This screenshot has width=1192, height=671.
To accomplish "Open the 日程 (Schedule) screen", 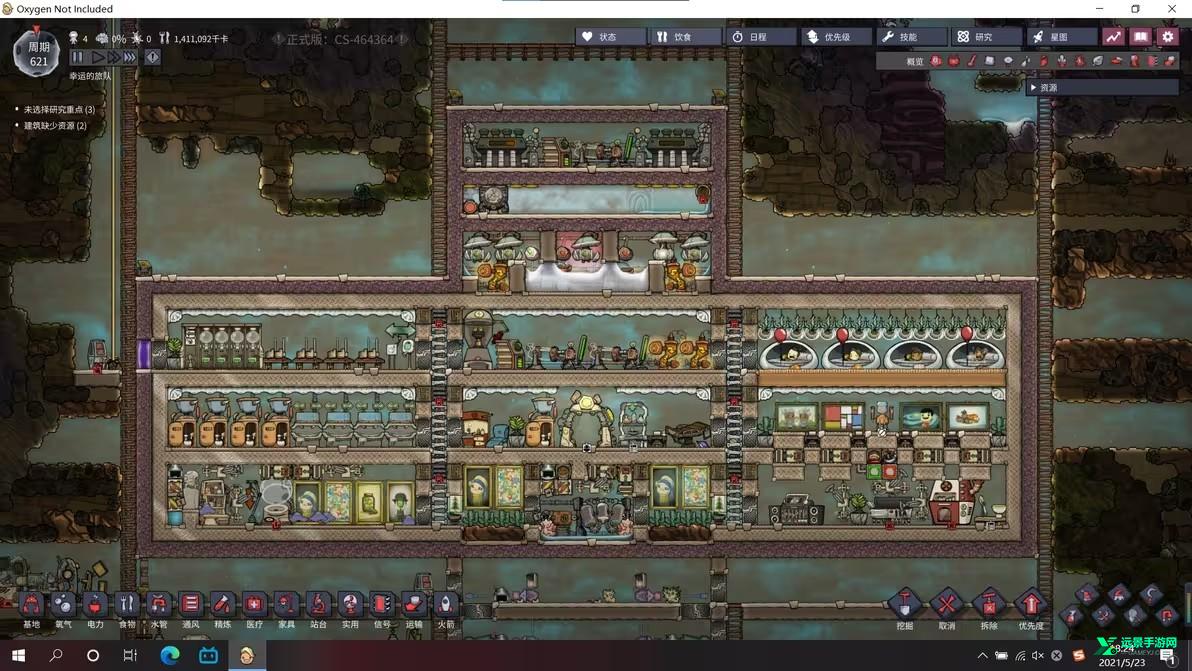I will tap(760, 37).
